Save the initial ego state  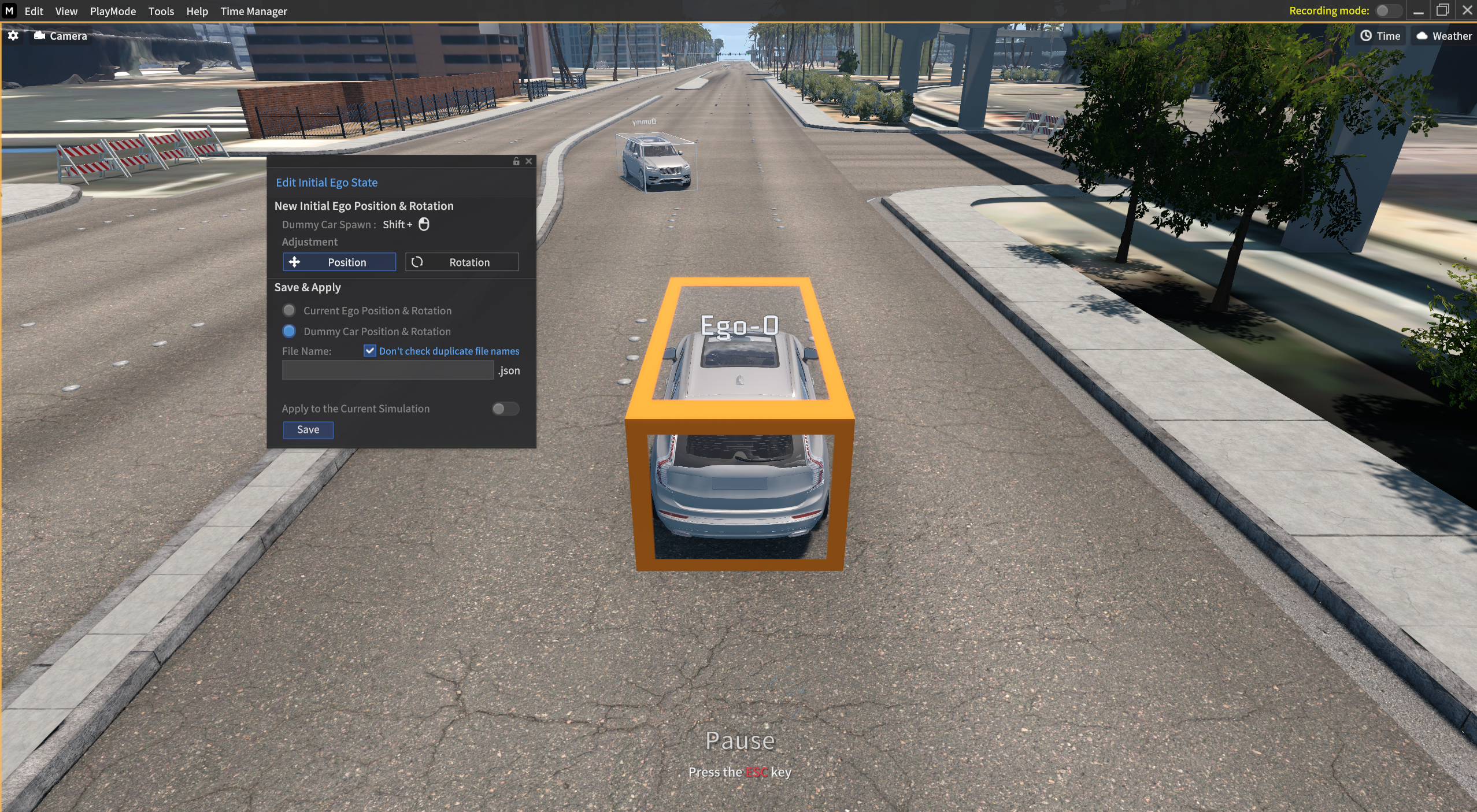point(308,429)
